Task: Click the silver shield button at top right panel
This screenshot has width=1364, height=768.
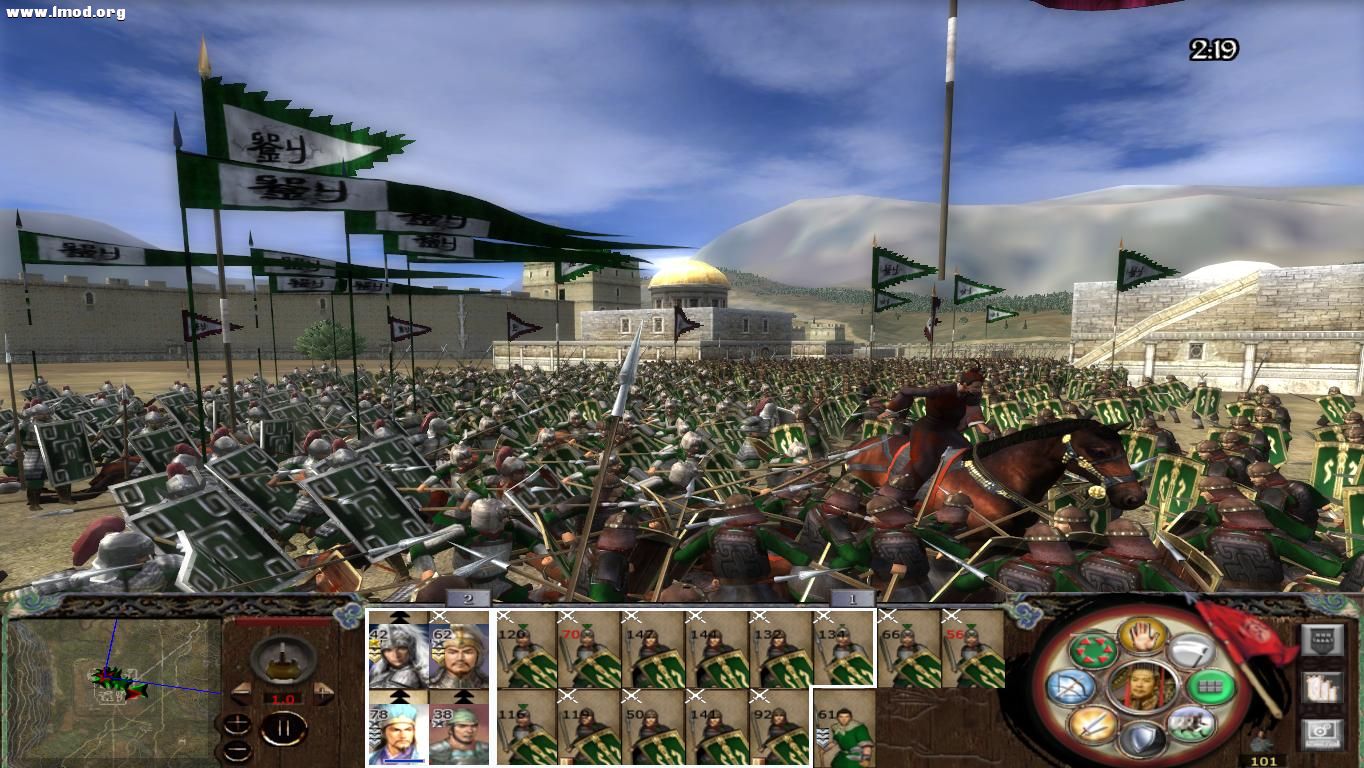Action: [x=1323, y=639]
